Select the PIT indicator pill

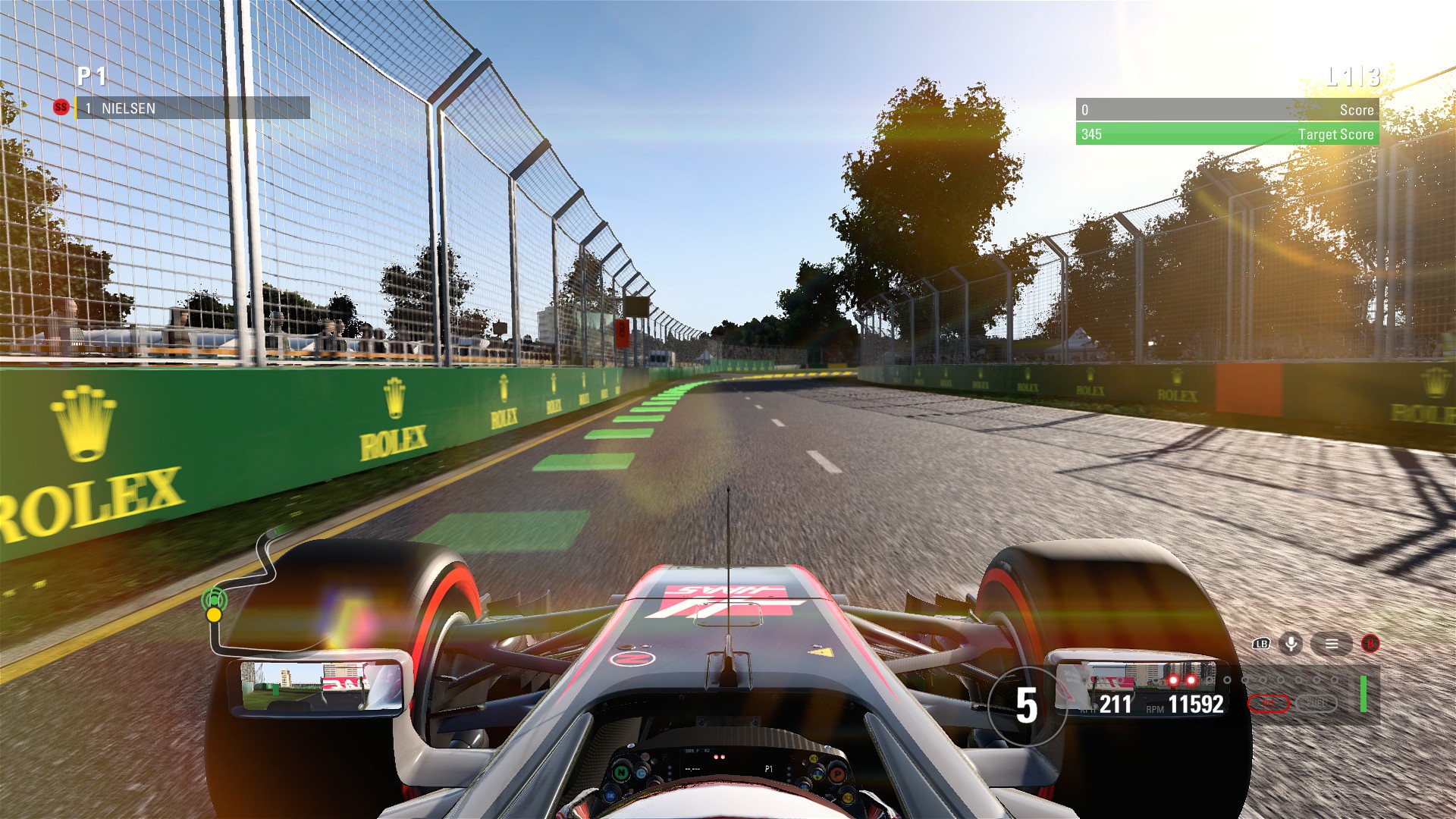click(1269, 704)
